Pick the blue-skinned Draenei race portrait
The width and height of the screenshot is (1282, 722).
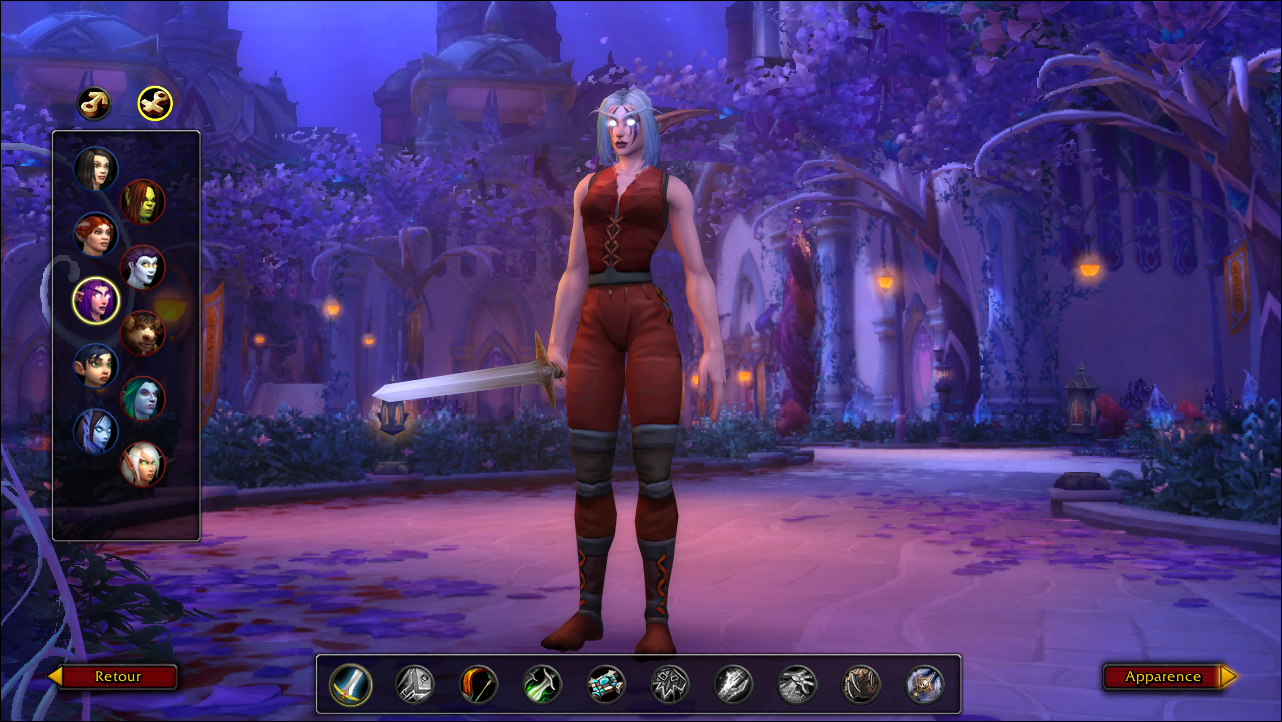(x=96, y=431)
